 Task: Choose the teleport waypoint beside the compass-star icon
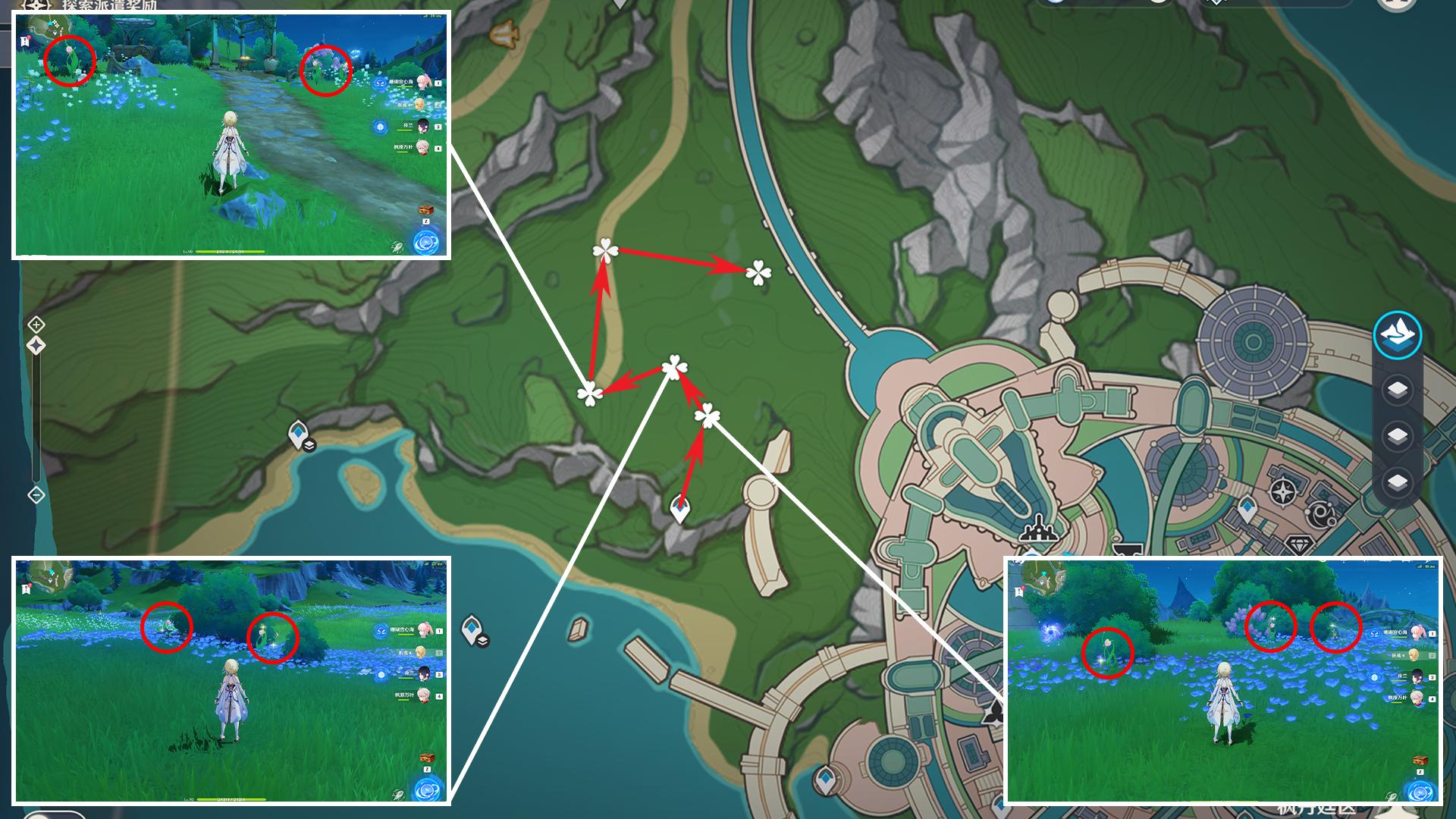(x=1247, y=509)
